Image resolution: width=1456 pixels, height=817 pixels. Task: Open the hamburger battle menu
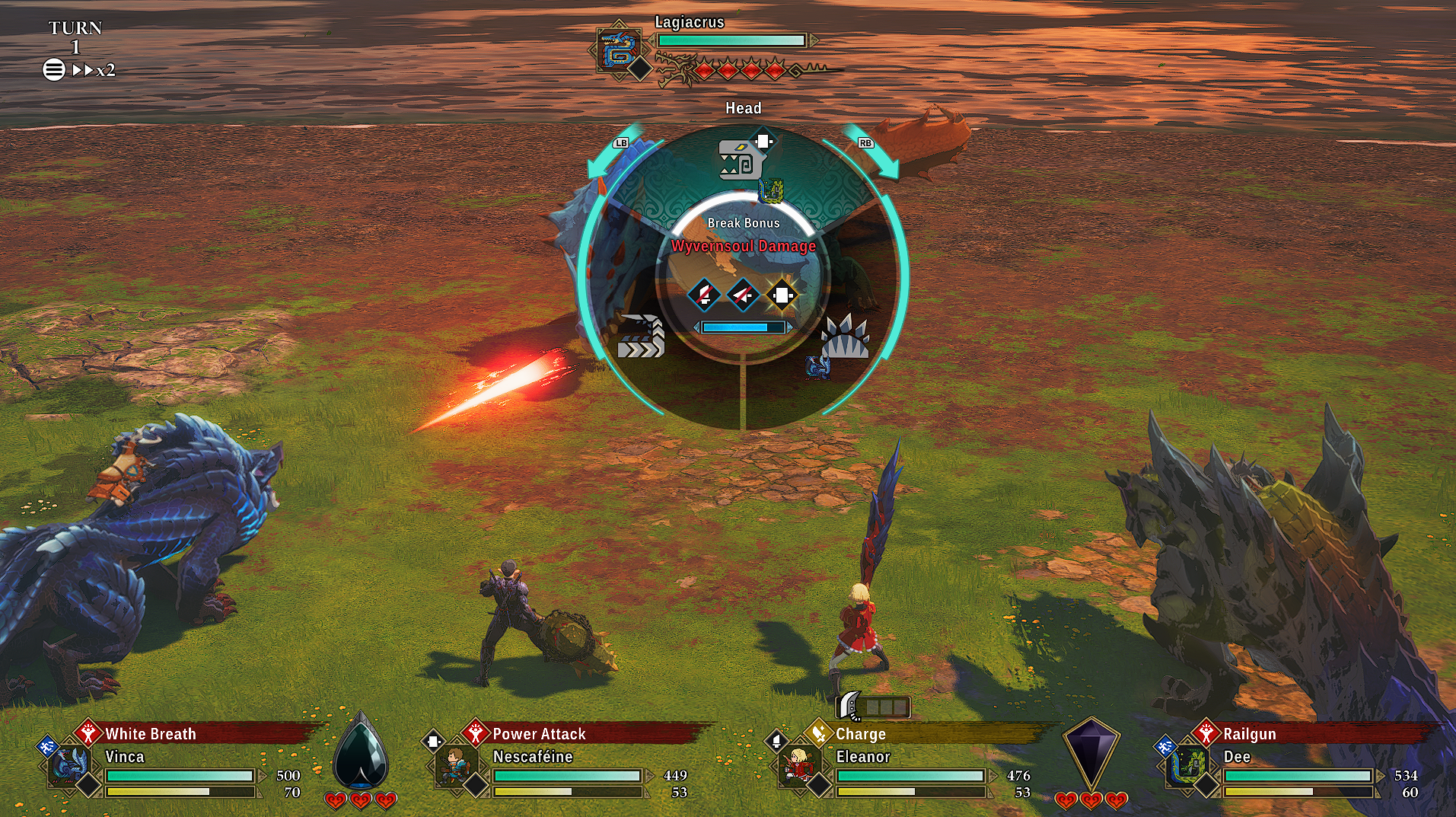click(53, 70)
